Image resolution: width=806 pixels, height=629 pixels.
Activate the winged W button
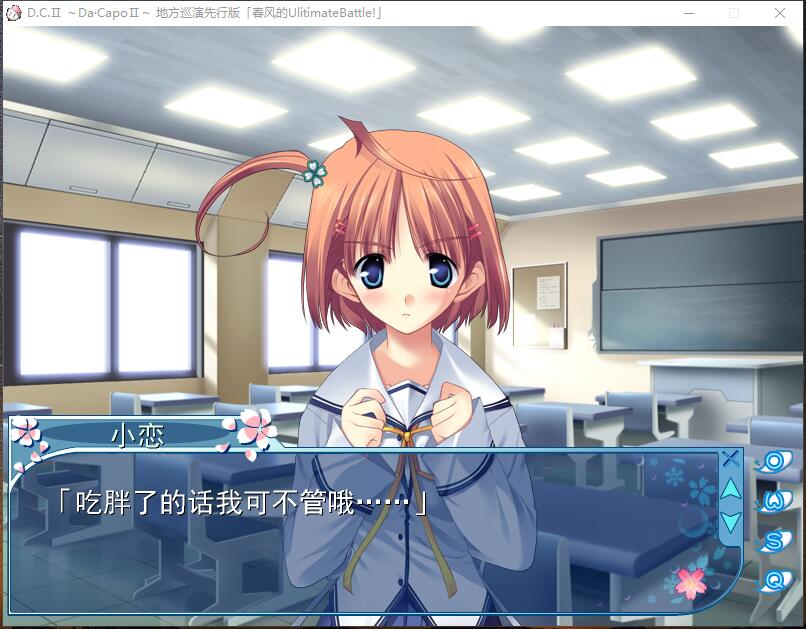point(773,501)
